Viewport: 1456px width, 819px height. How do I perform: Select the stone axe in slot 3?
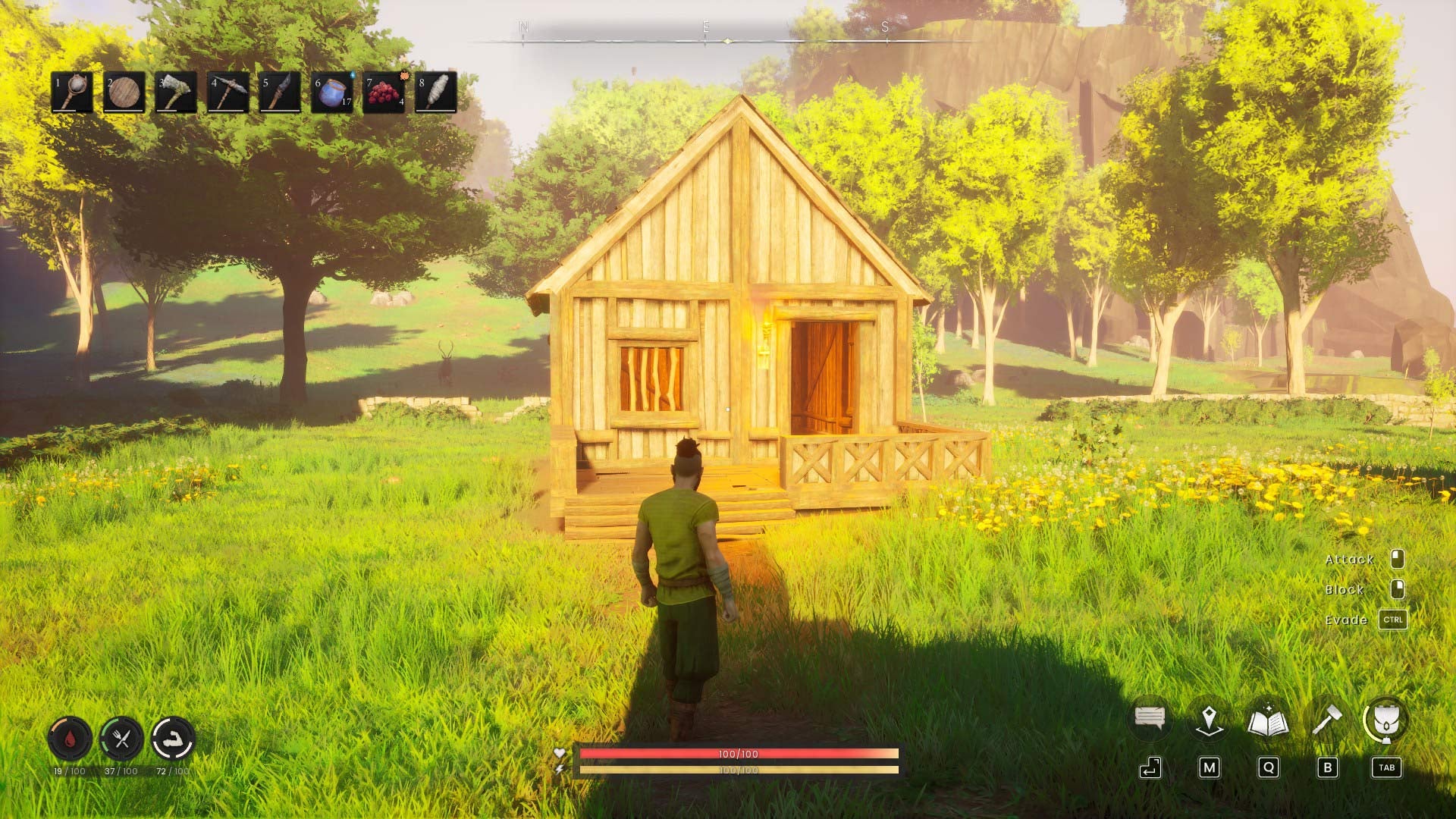pos(174,93)
